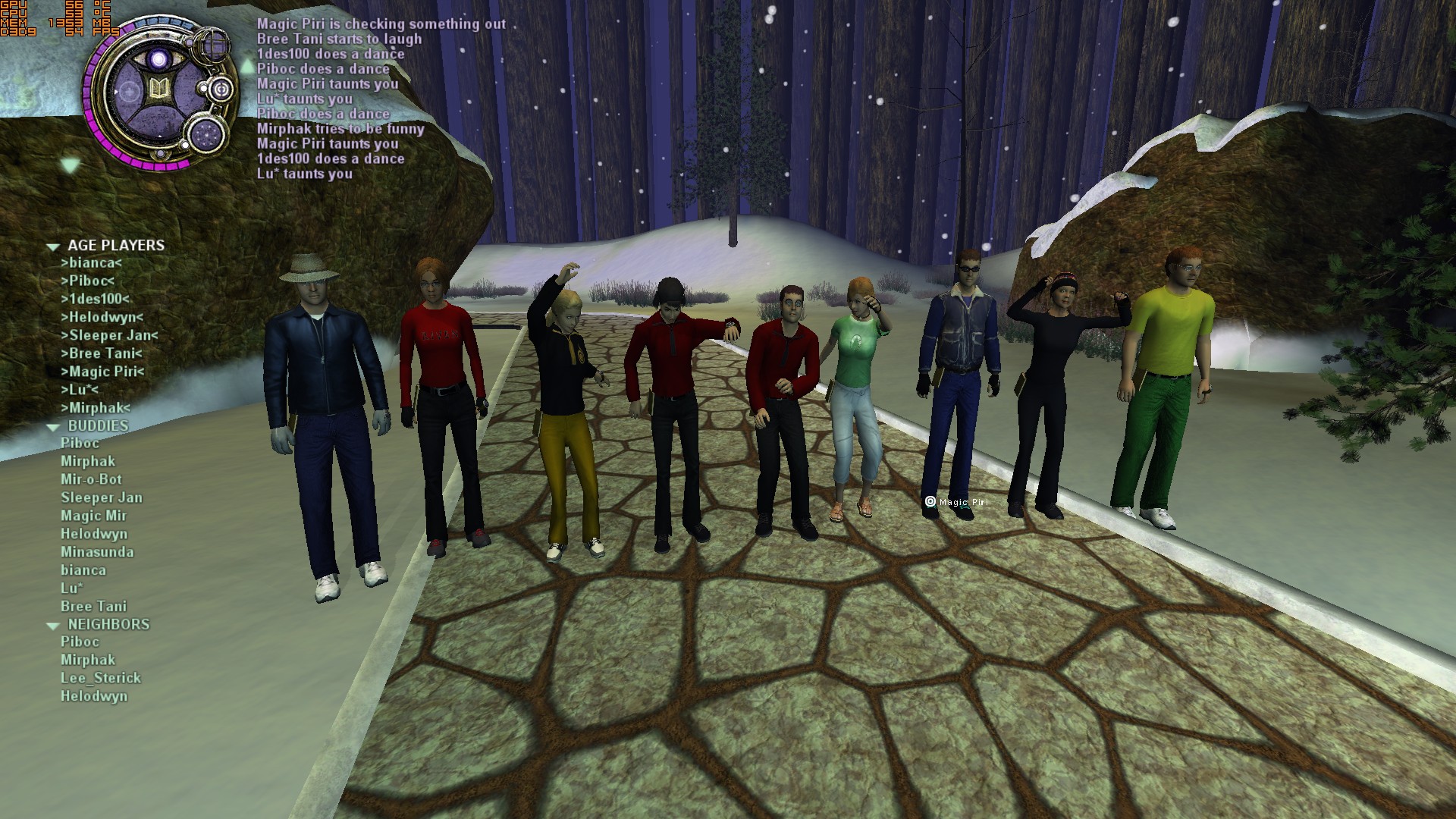Choose >Sleeper Jan< from Age Players
This screenshot has width=1456, height=819.
tap(109, 335)
